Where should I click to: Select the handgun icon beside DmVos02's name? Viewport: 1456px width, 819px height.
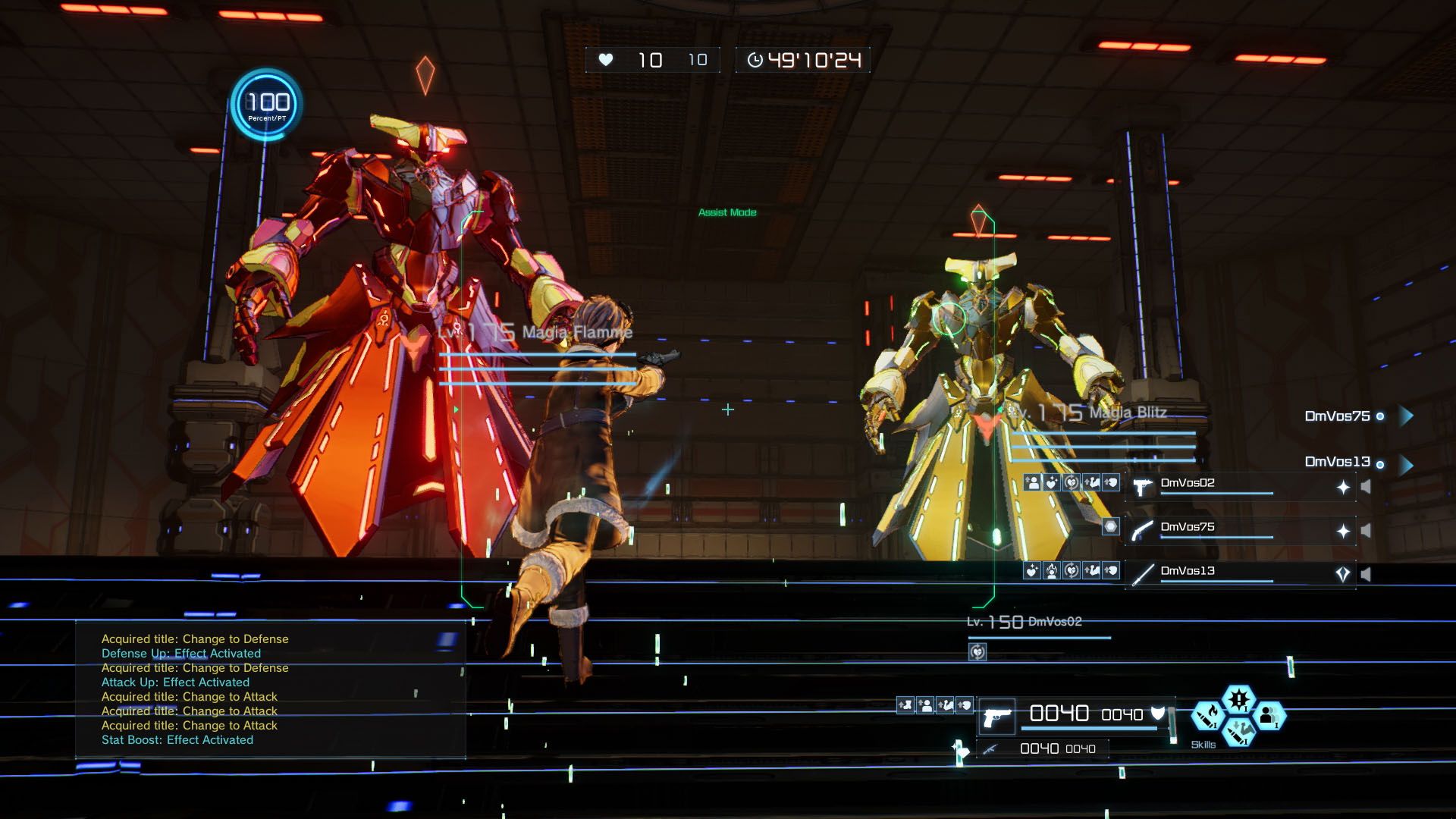[x=1141, y=488]
